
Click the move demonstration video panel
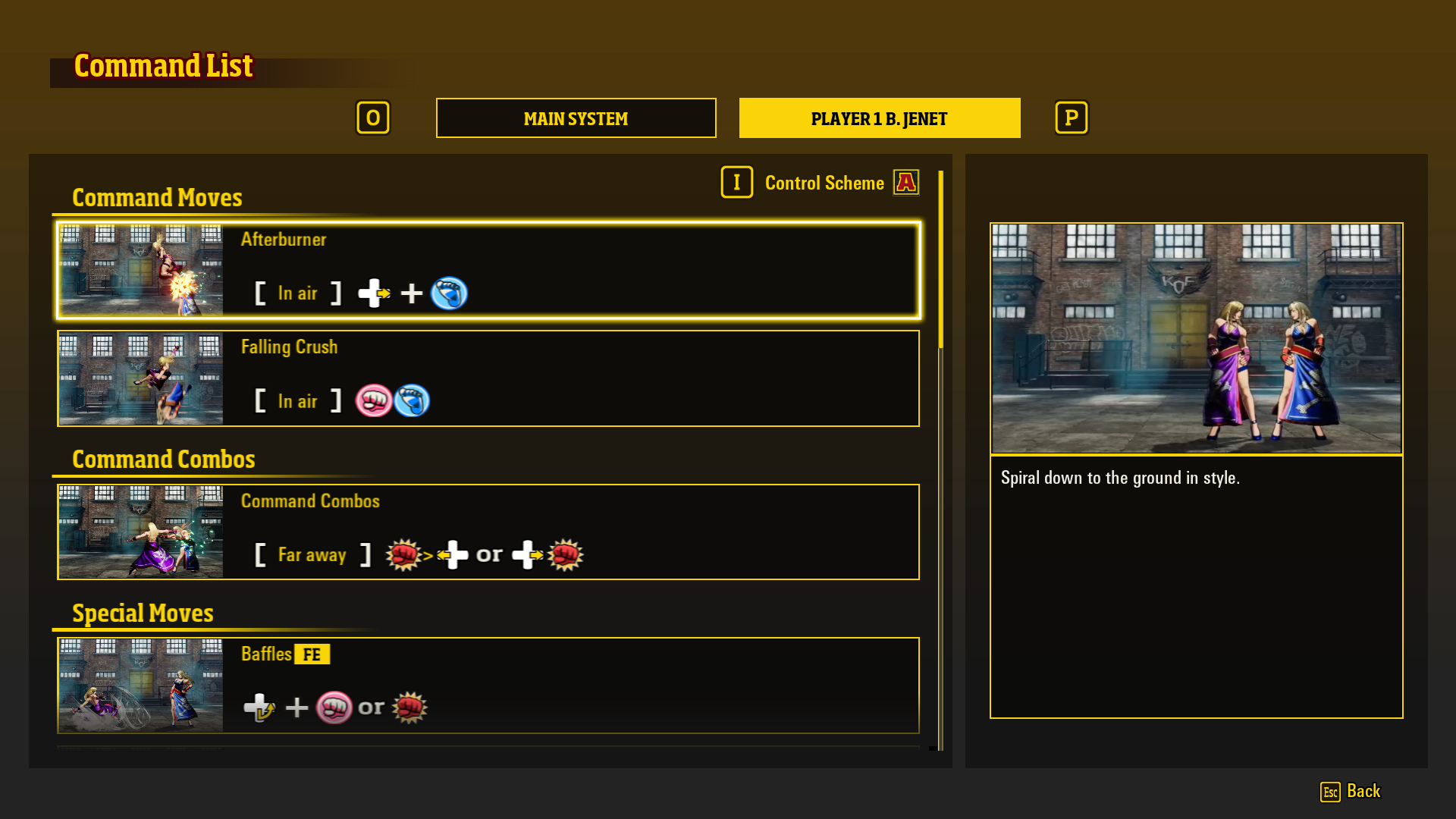1196,336
